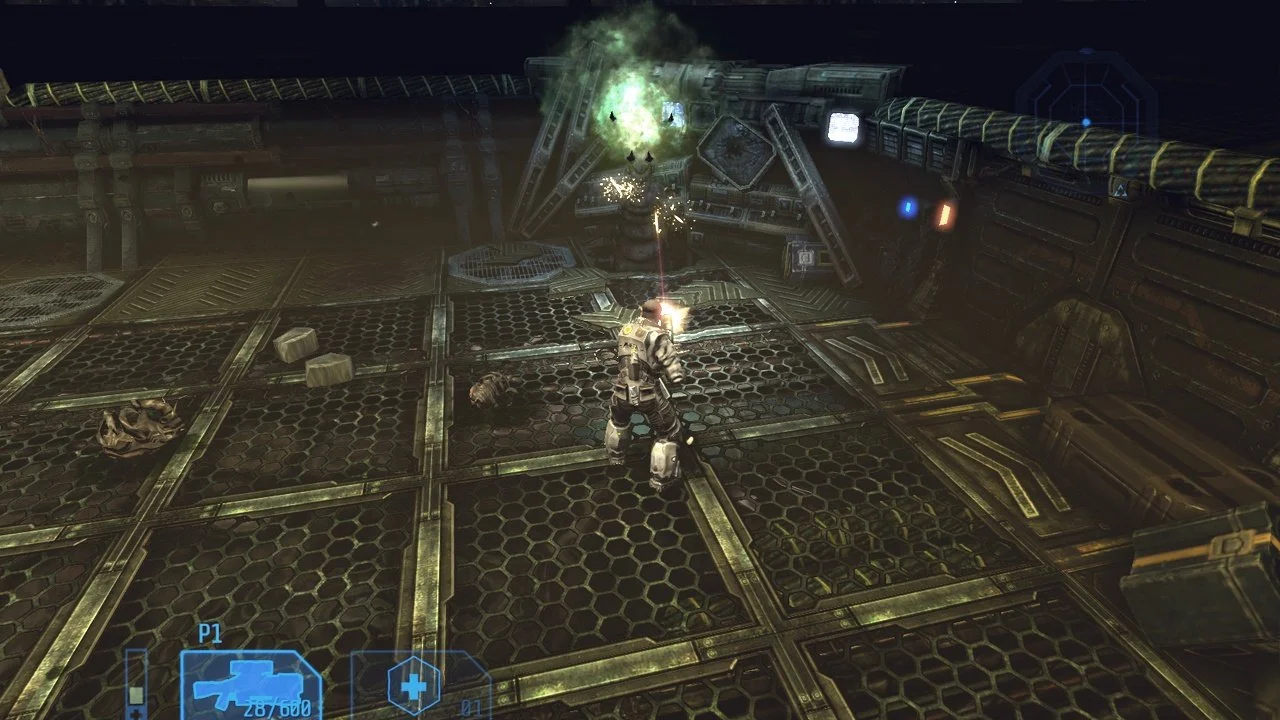Click the glowing blue wall terminal
The width and height of the screenshot is (1280, 720).
pyautogui.click(x=906, y=205)
